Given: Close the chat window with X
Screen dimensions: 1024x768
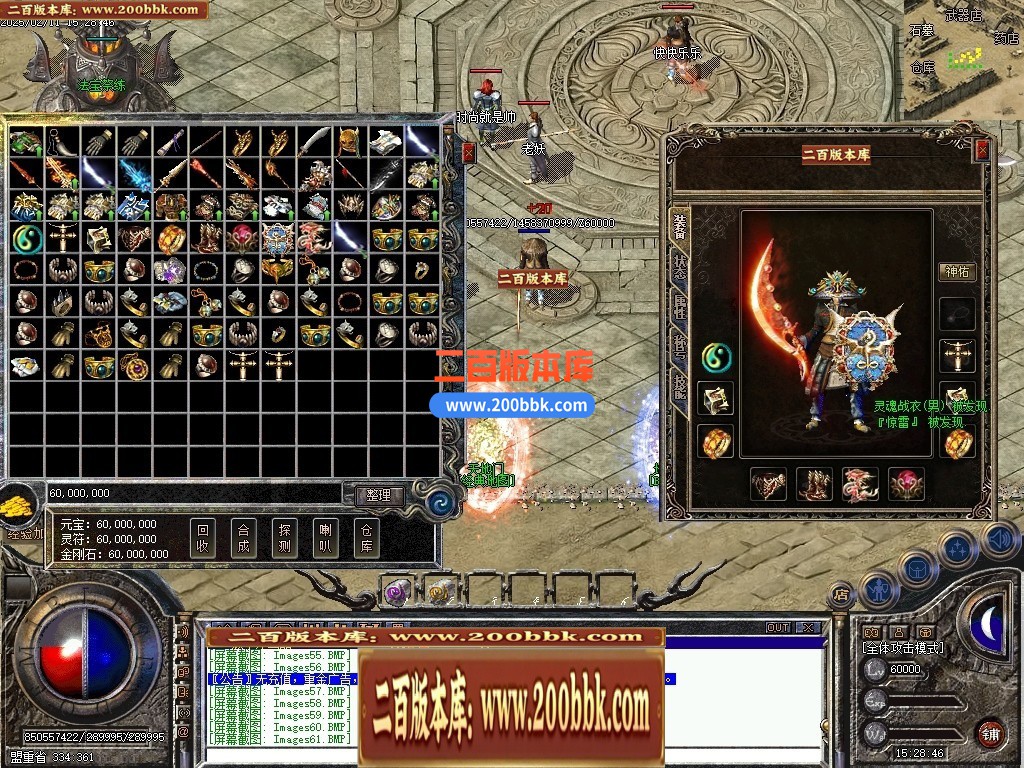Looking at the screenshot, I should pos(809,628).
